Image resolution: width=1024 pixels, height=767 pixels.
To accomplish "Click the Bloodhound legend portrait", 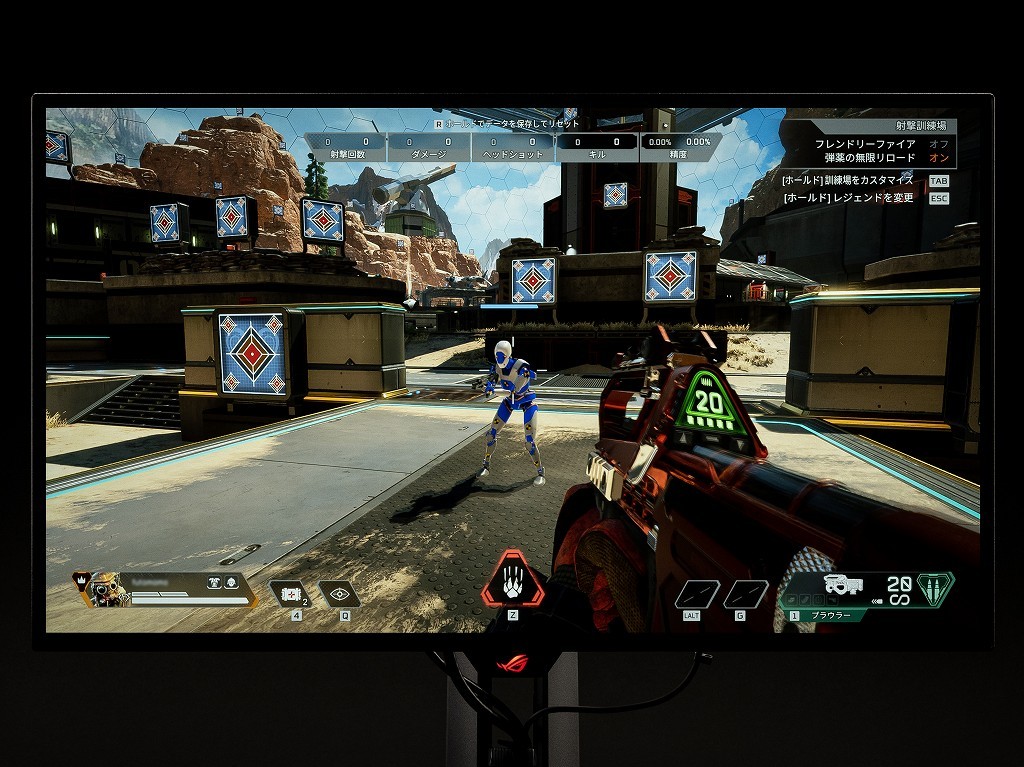I will [x=104, y=589].
